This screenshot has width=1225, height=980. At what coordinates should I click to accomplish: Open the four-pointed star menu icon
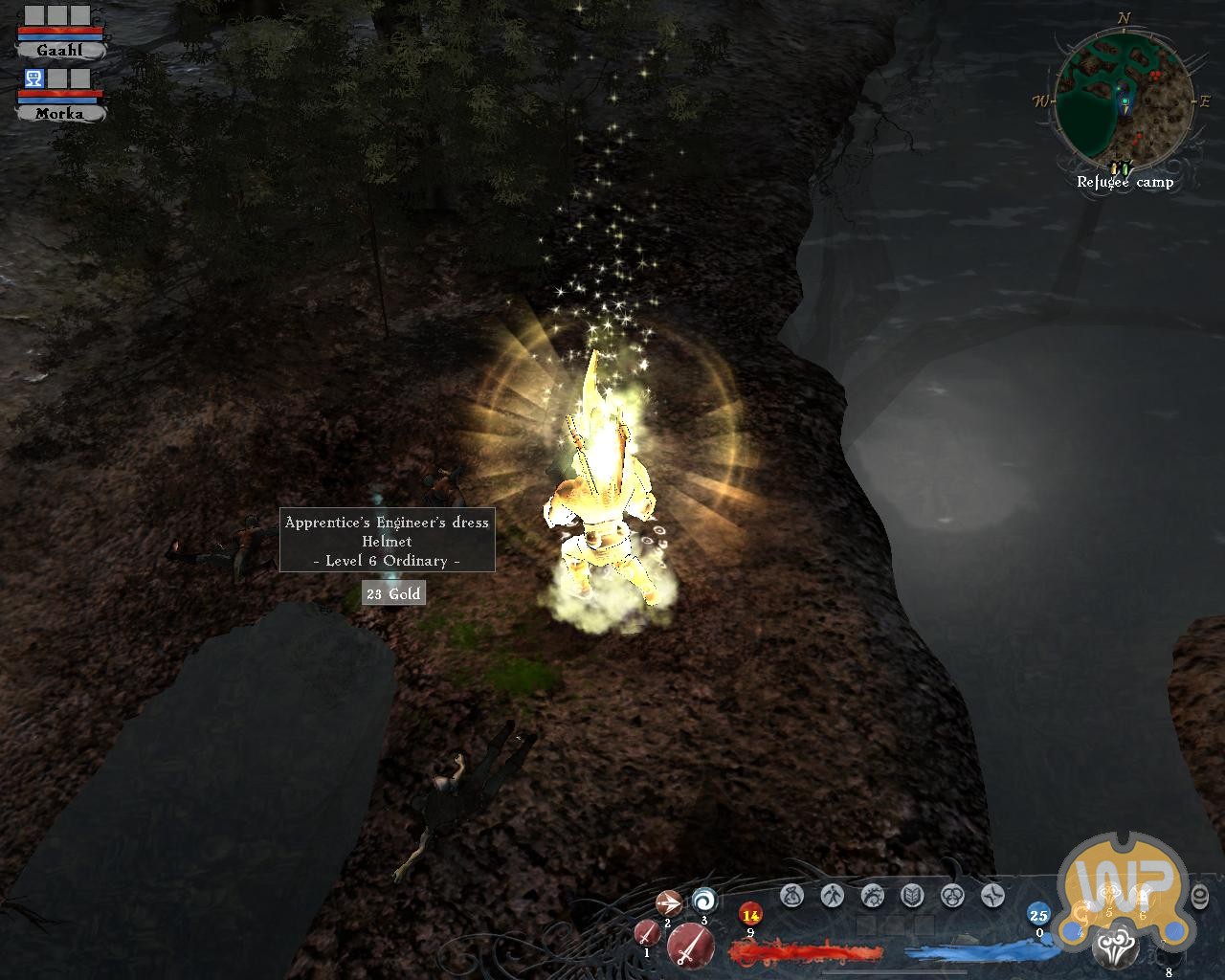pos(992,896)
